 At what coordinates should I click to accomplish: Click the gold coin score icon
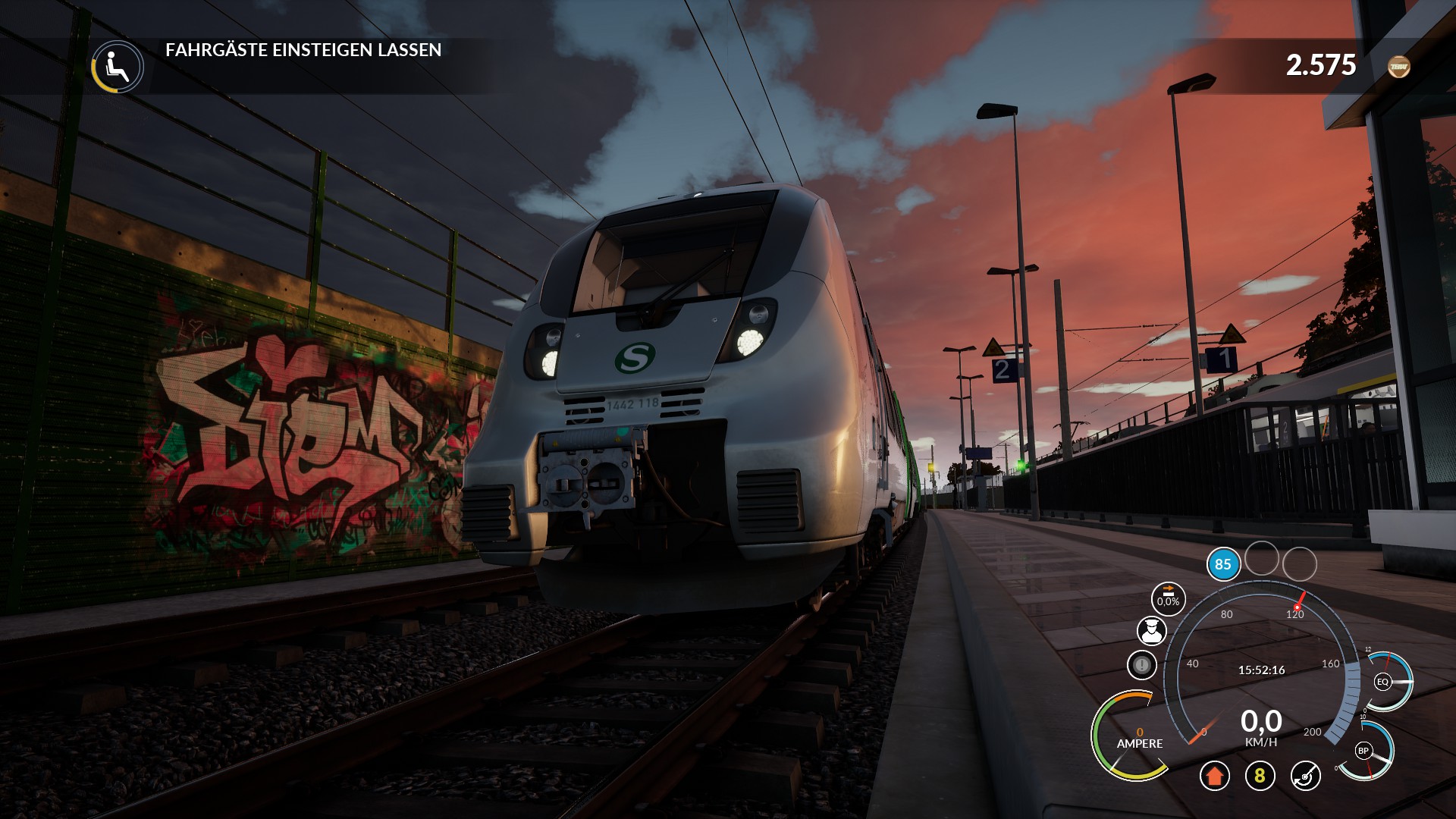pos(1398,67)
